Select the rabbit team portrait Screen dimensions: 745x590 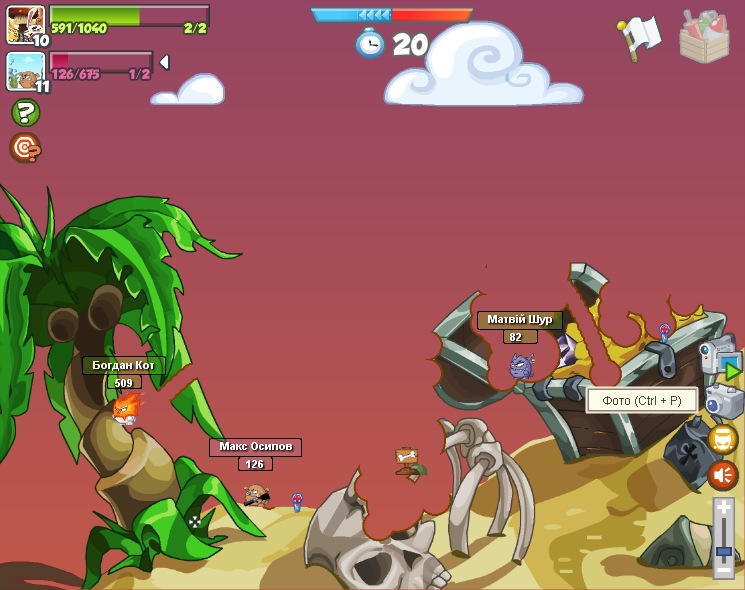pos(25,24)
